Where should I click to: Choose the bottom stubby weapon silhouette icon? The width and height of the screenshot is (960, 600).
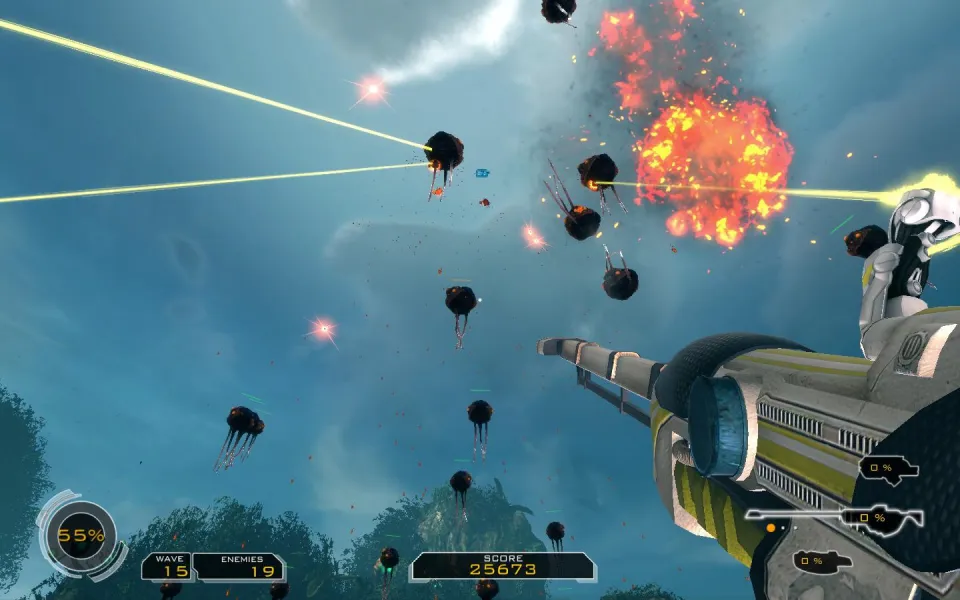click(822, 561)
